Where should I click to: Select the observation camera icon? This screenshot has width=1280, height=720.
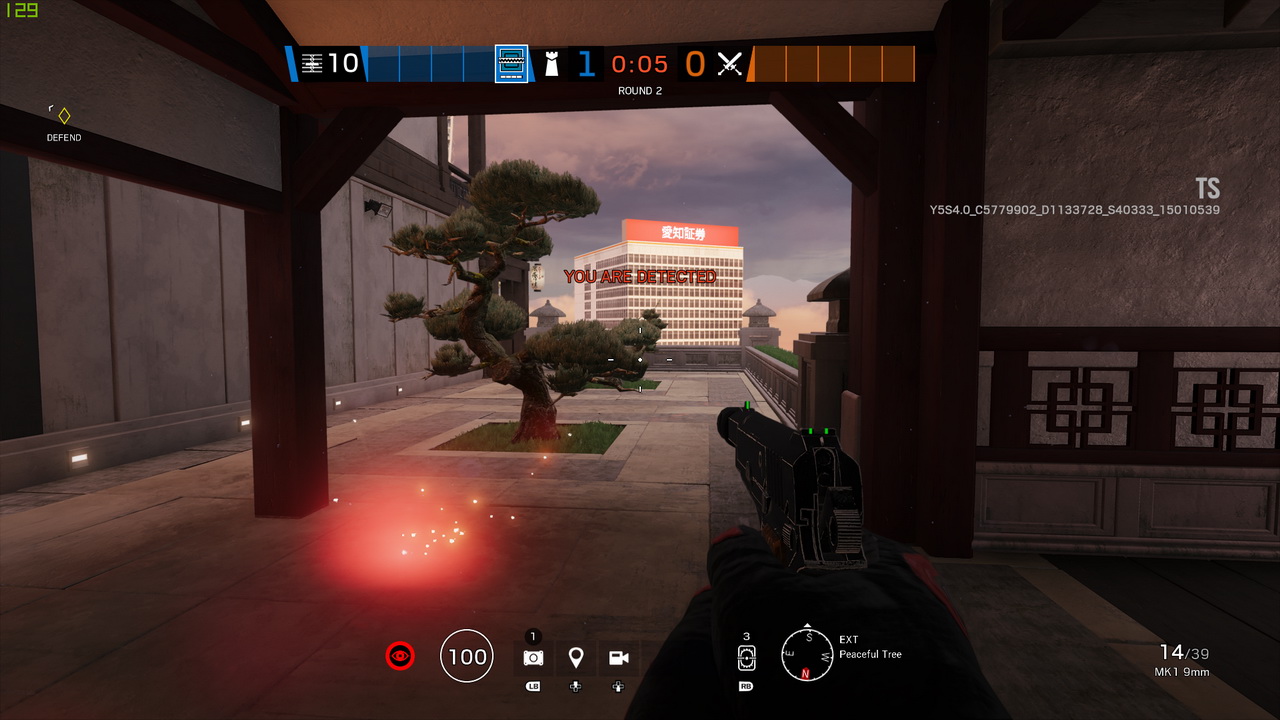(618, 657)
